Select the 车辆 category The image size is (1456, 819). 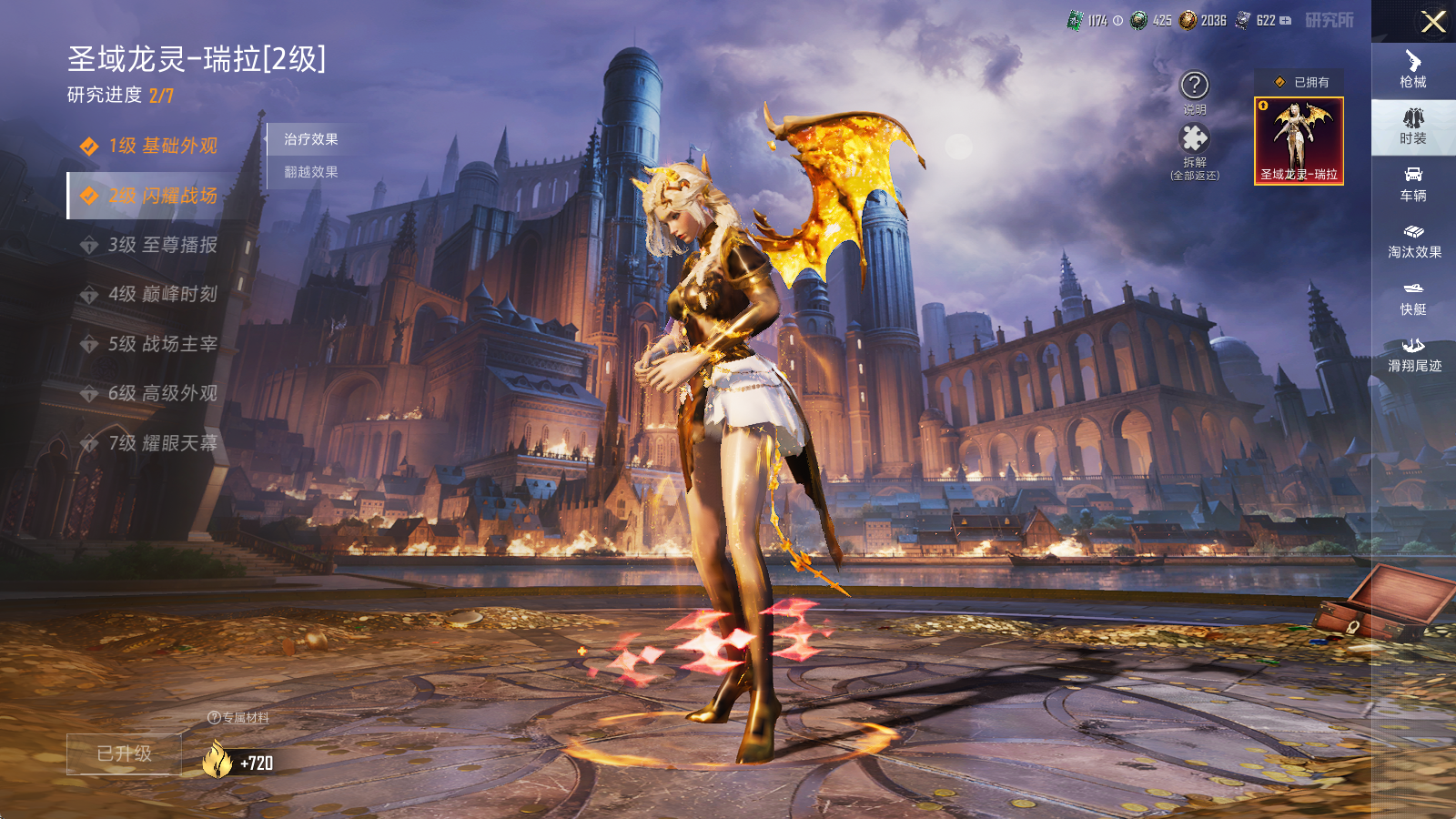coord(1413,184)
